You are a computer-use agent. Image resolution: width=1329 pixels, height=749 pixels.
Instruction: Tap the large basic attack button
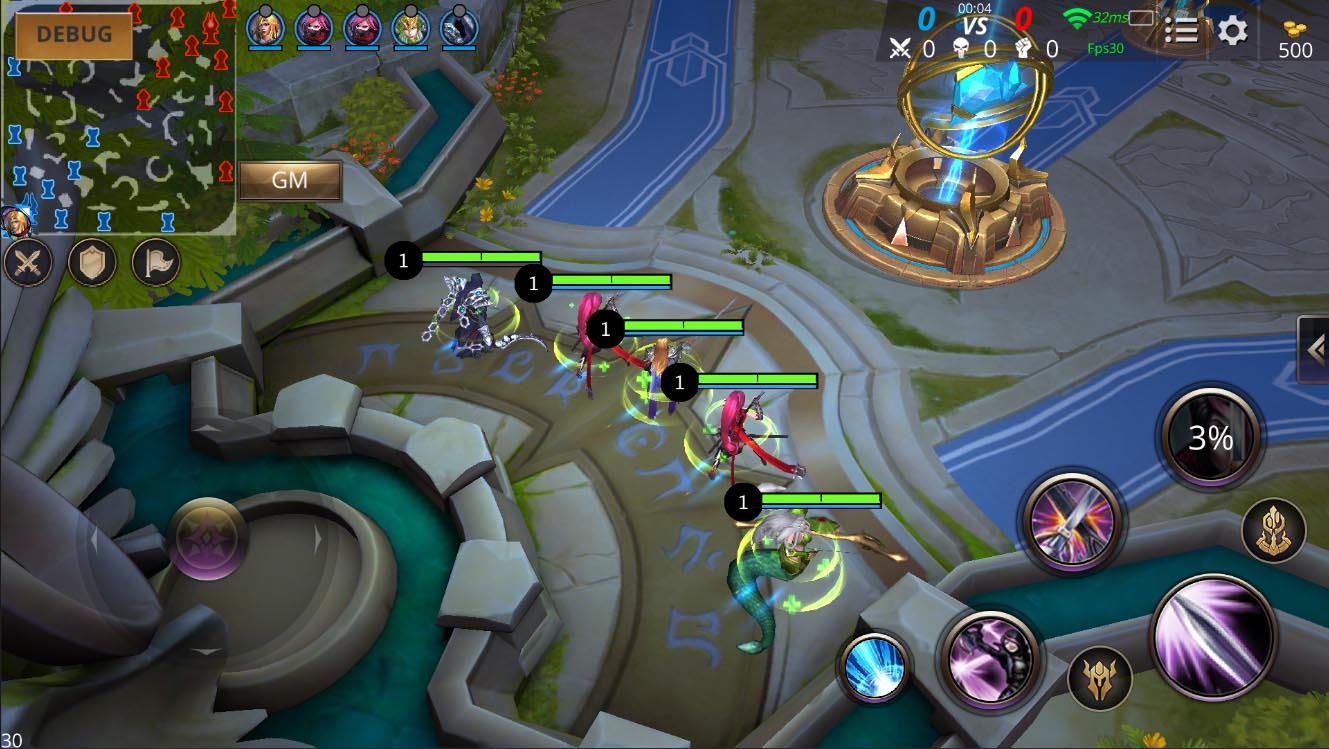(1214, 636)
